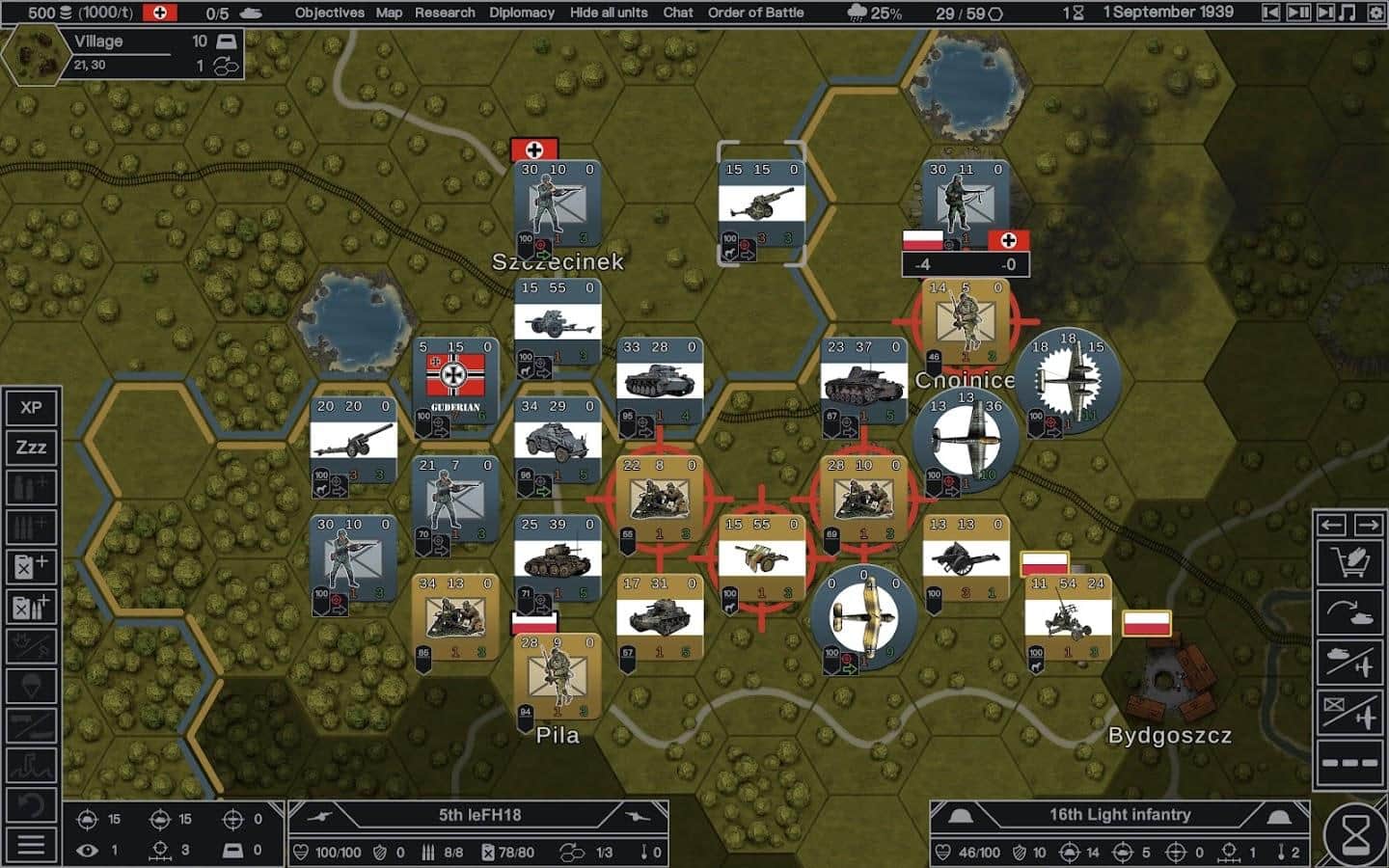
Task: Refuel unit with the fuel can icon
Action: pyautogui.click(x=31, y=567)
